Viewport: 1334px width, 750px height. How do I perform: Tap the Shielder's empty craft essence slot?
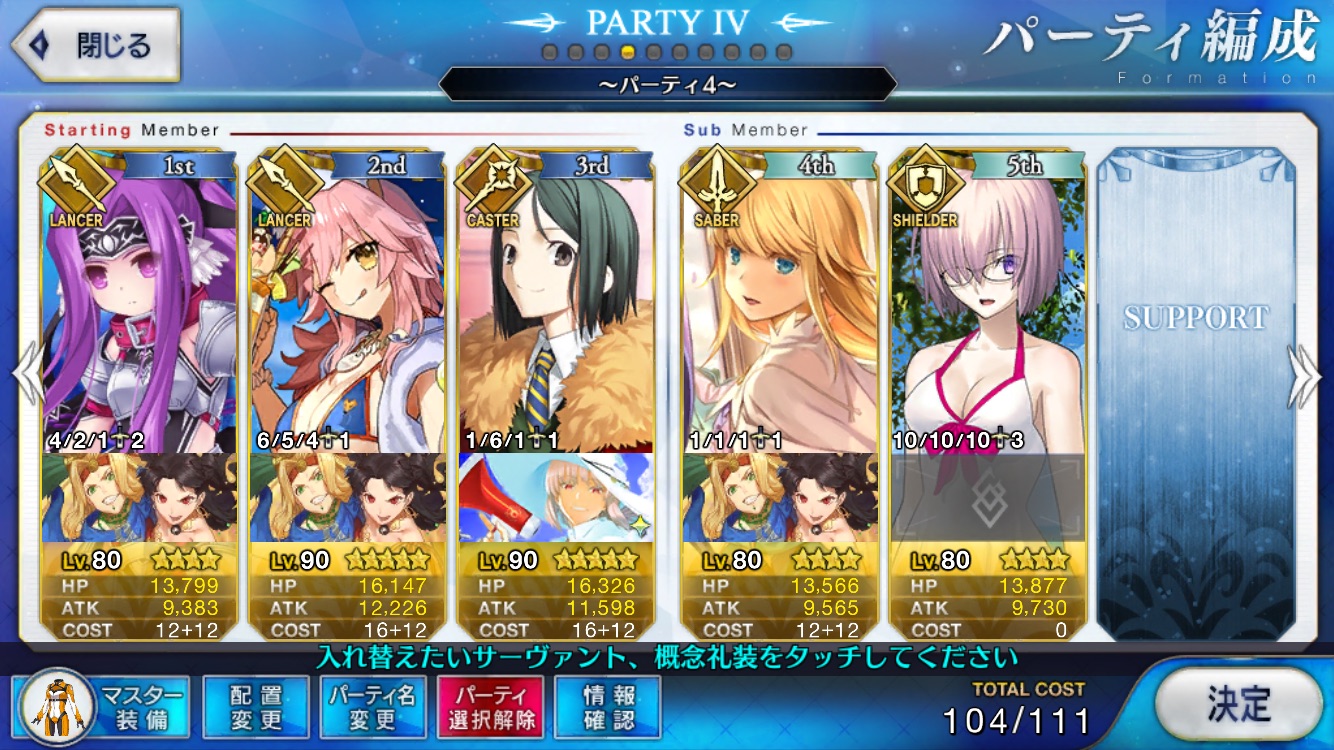987,497
